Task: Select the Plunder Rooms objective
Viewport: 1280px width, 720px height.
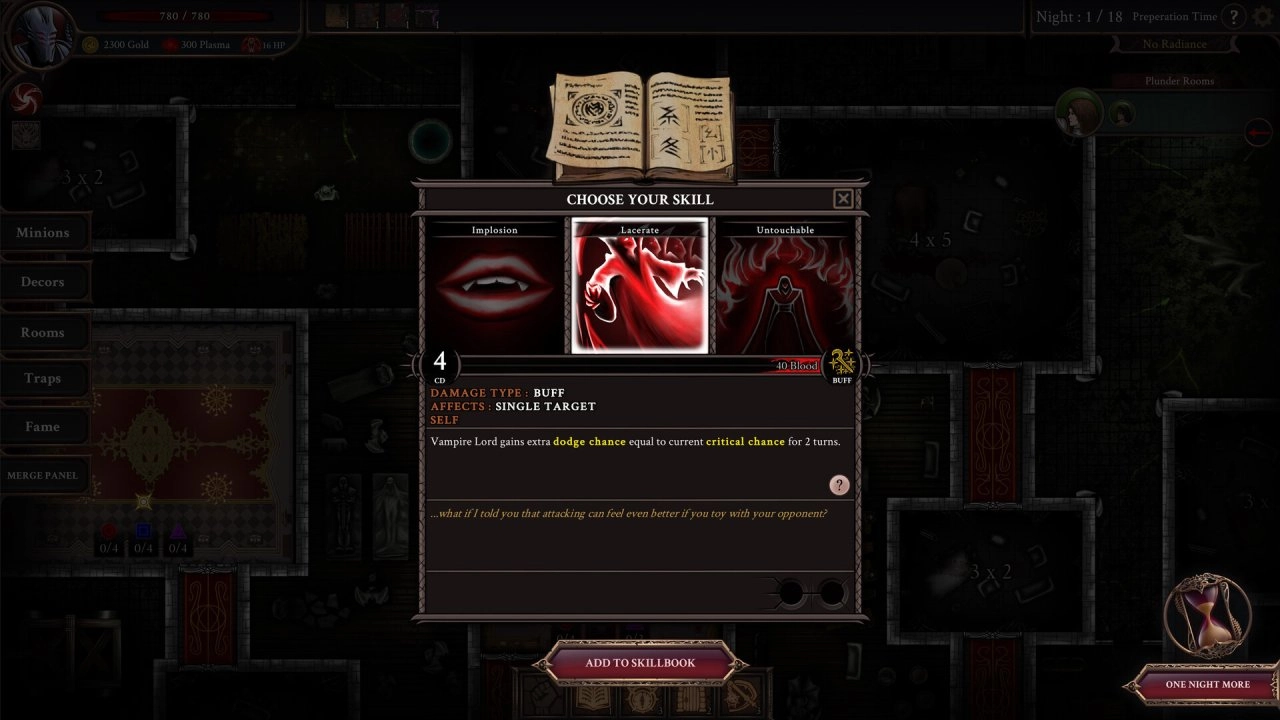Action: (x=1179, y=81)
